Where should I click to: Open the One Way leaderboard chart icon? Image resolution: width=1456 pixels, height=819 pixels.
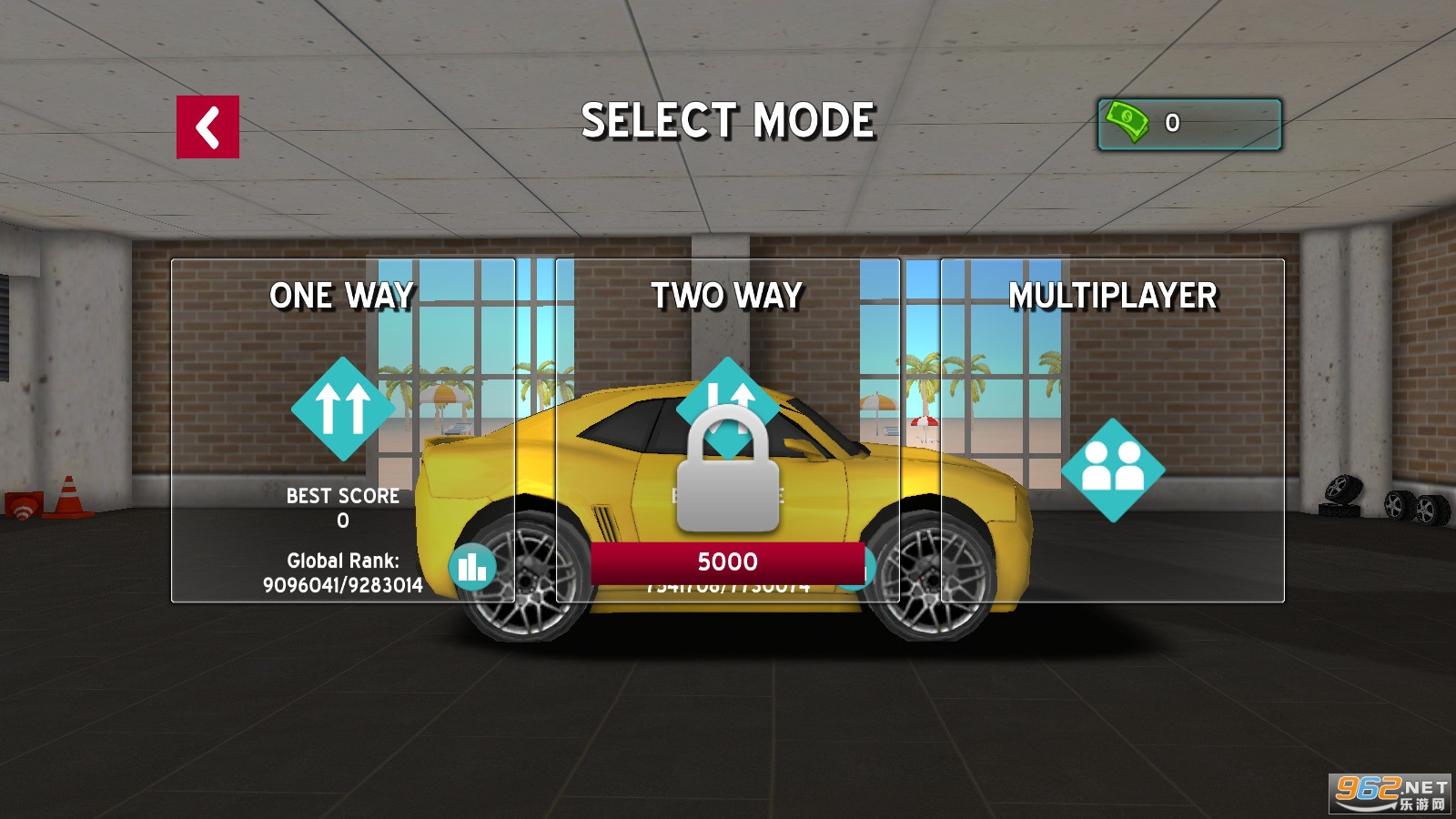point(472,568)
